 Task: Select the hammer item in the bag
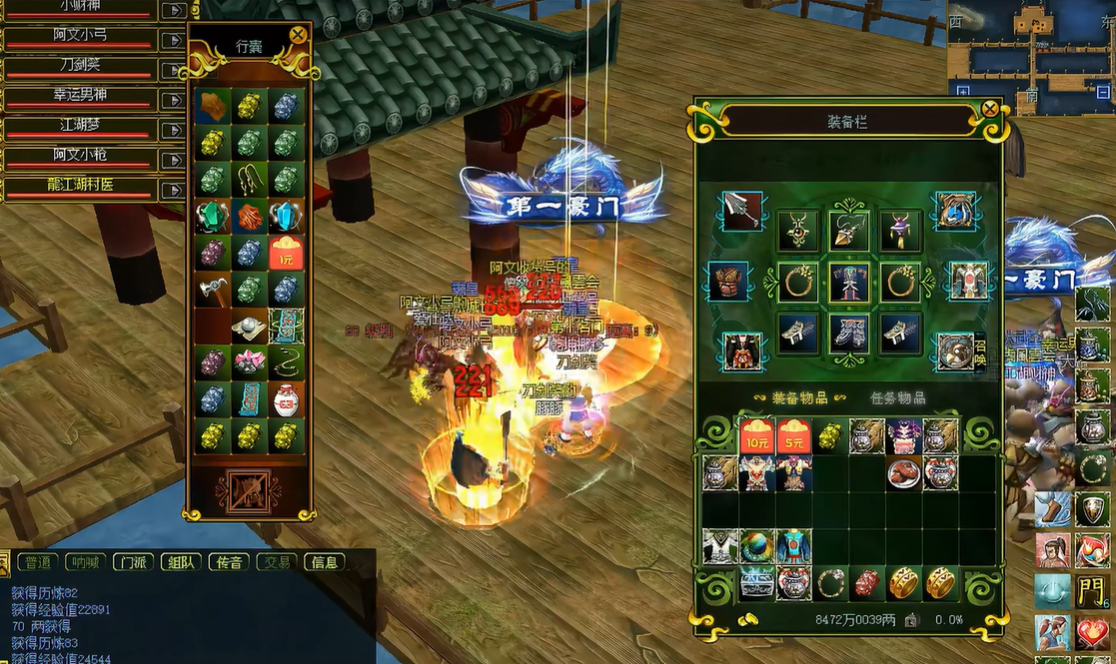pos(213,290)
